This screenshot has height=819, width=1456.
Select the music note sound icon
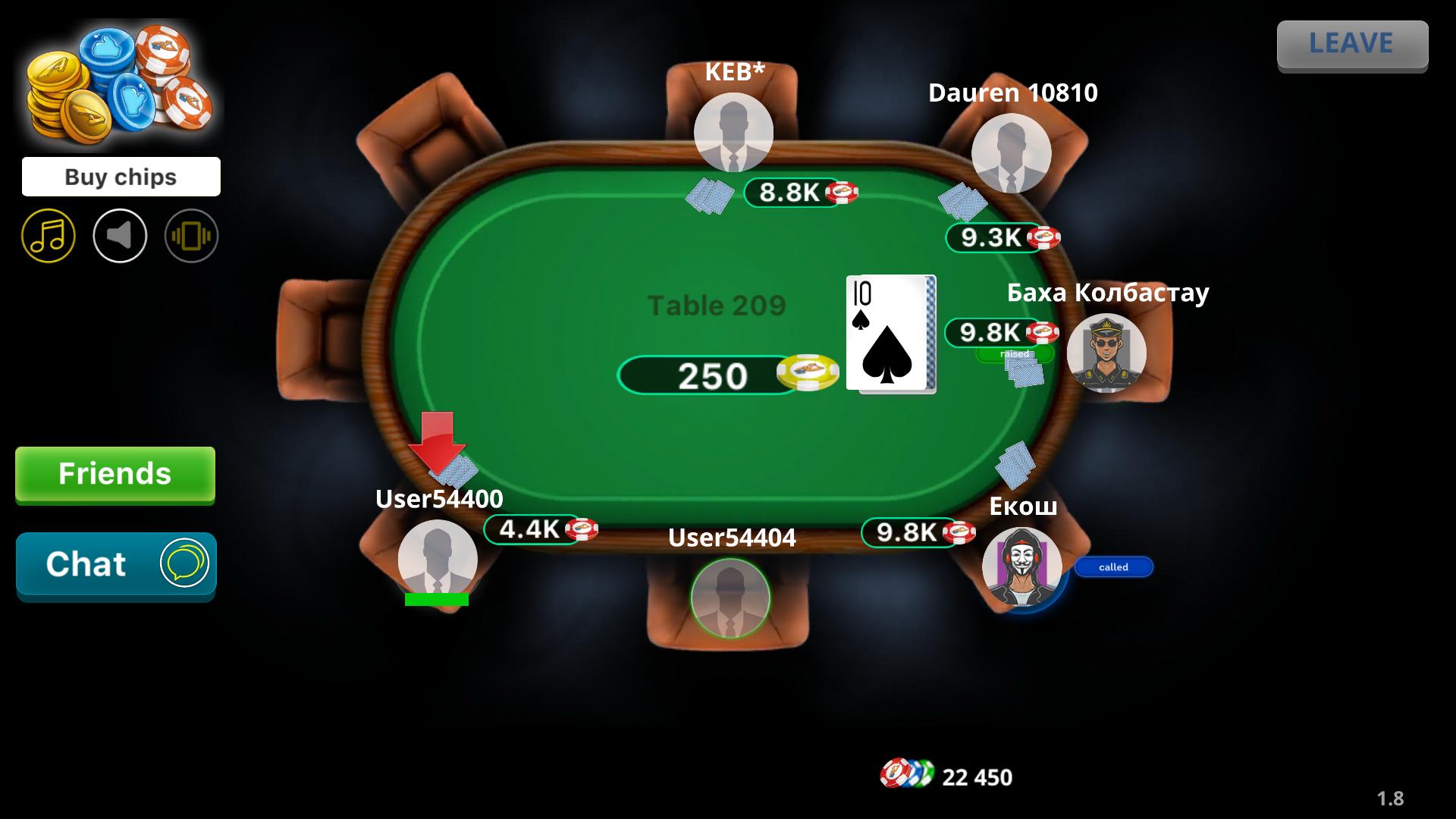48,236
